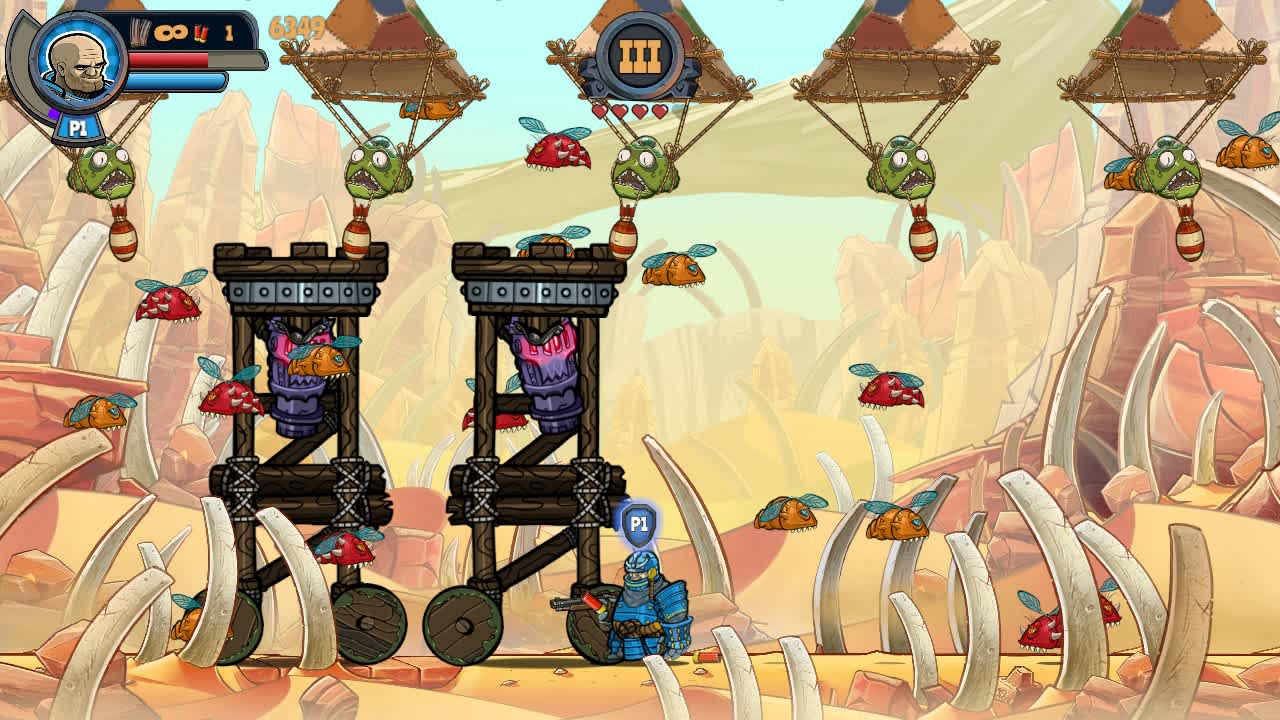Viewport: 1280px width, 720px height.
Task: Click the shotgun shells ammo icon
Action: tap(202, 32)
